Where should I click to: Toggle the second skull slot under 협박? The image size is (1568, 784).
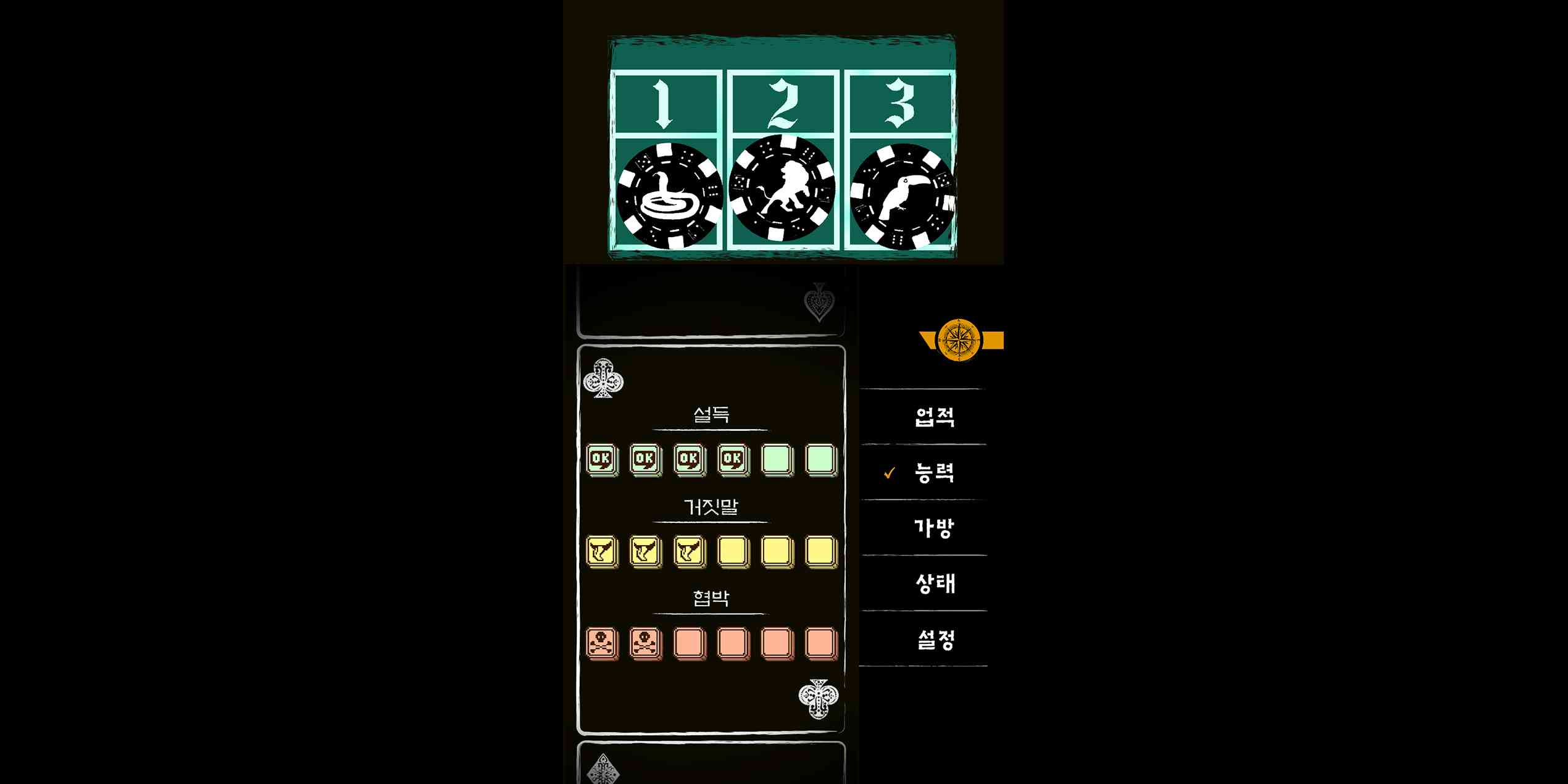[x=645, y=643]
